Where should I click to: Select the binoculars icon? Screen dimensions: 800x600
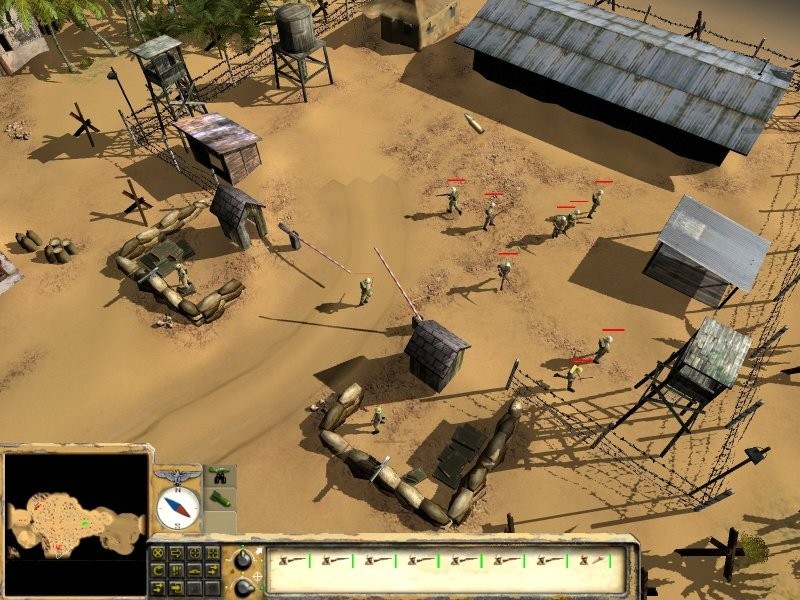(220, 474)
